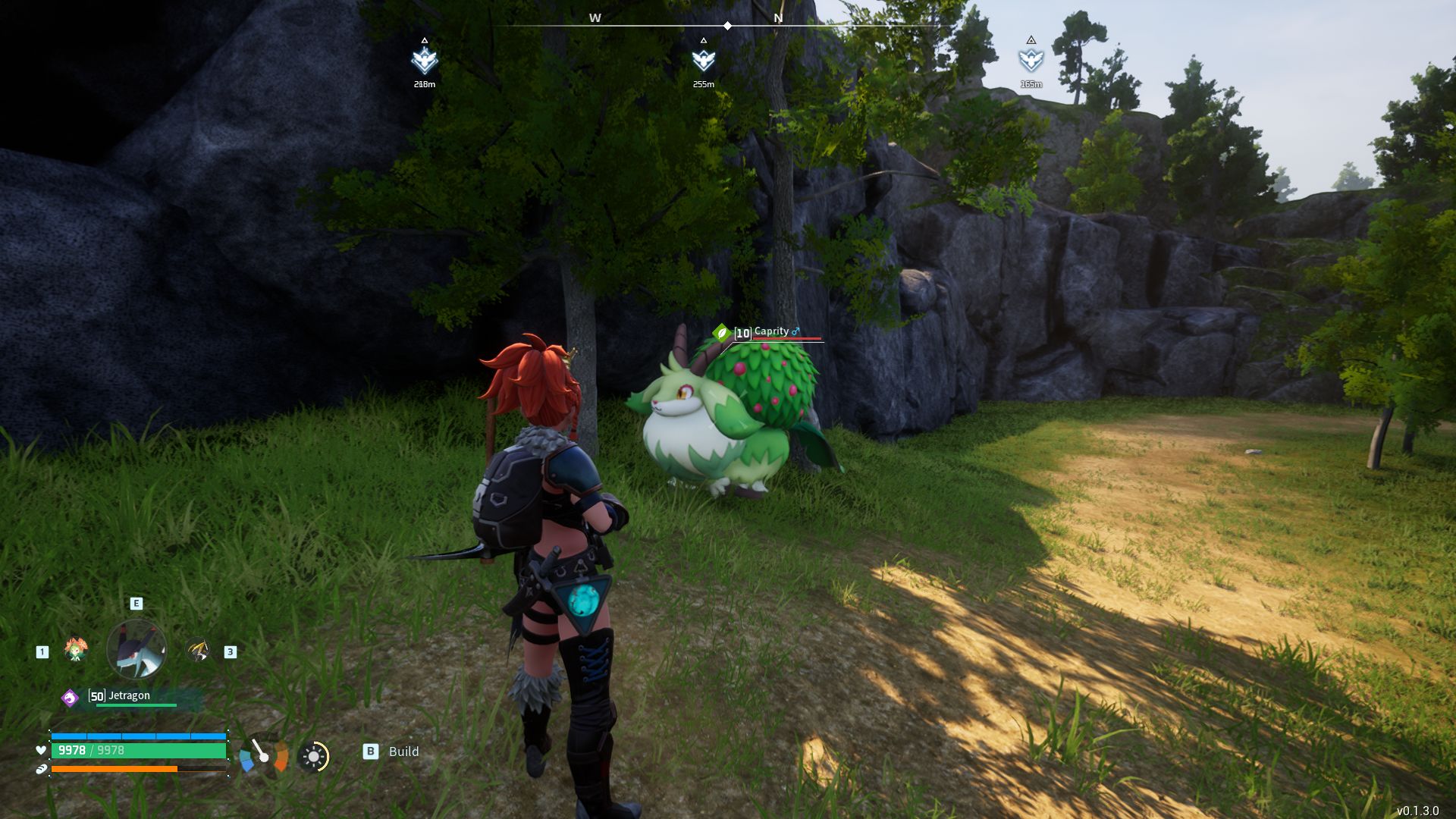
Task: Open the sun day-night indicator at bottom left
Action: (x=314, y=755)
